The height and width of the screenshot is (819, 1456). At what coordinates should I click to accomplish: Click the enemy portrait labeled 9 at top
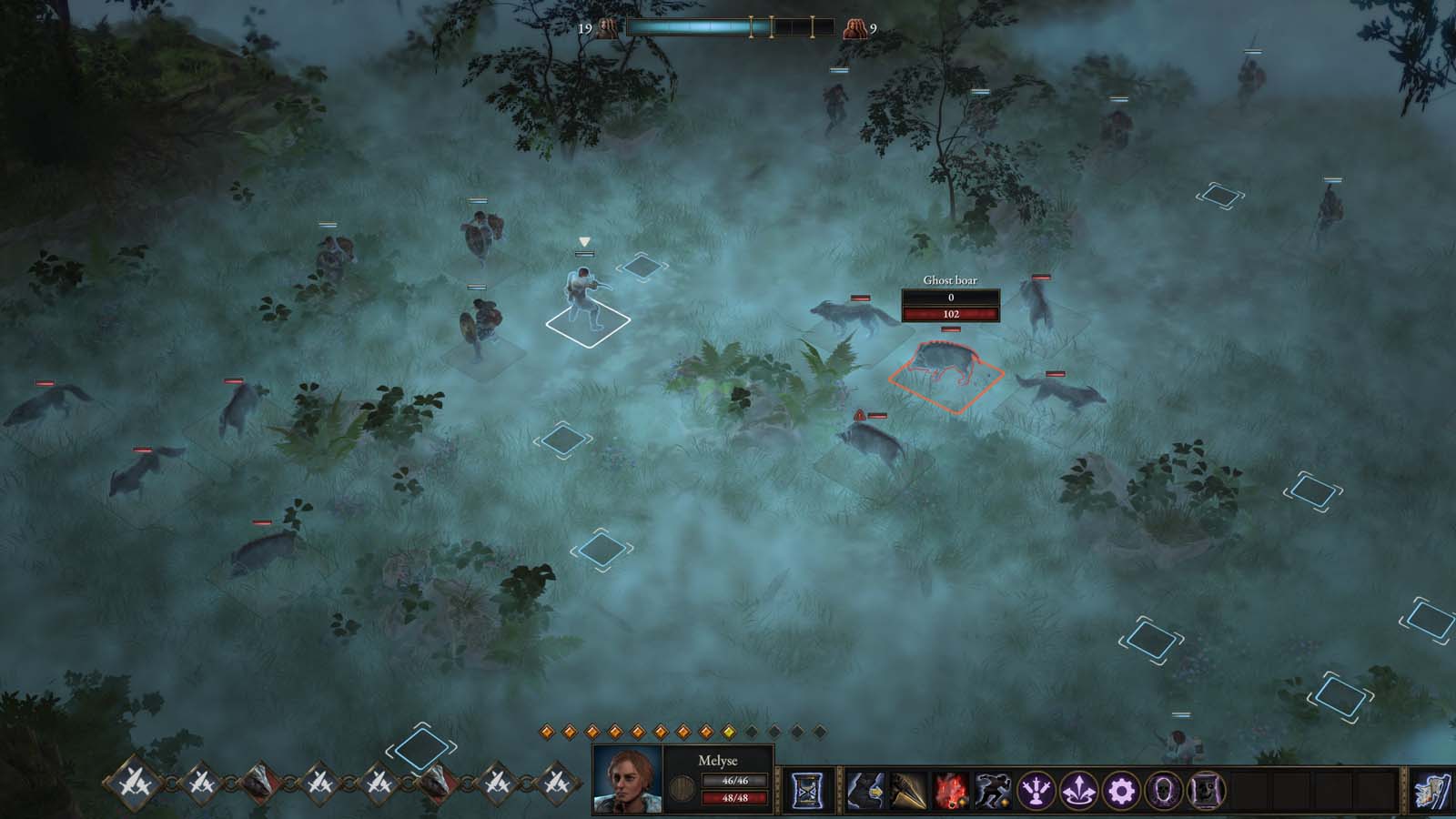[855, 25]
